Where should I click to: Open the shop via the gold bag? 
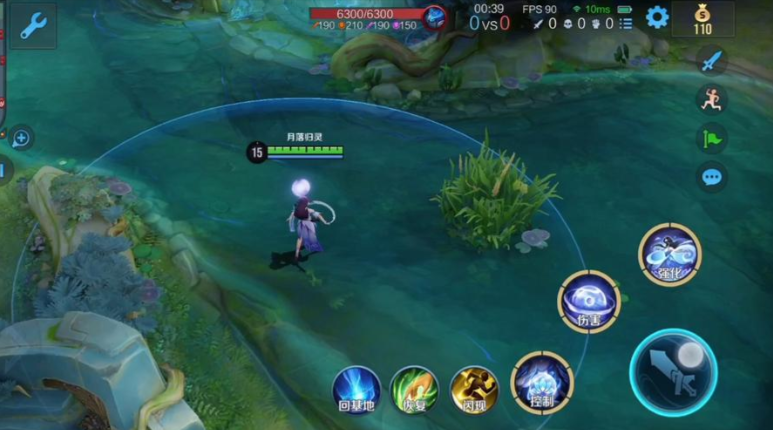[x=702, y=18]
